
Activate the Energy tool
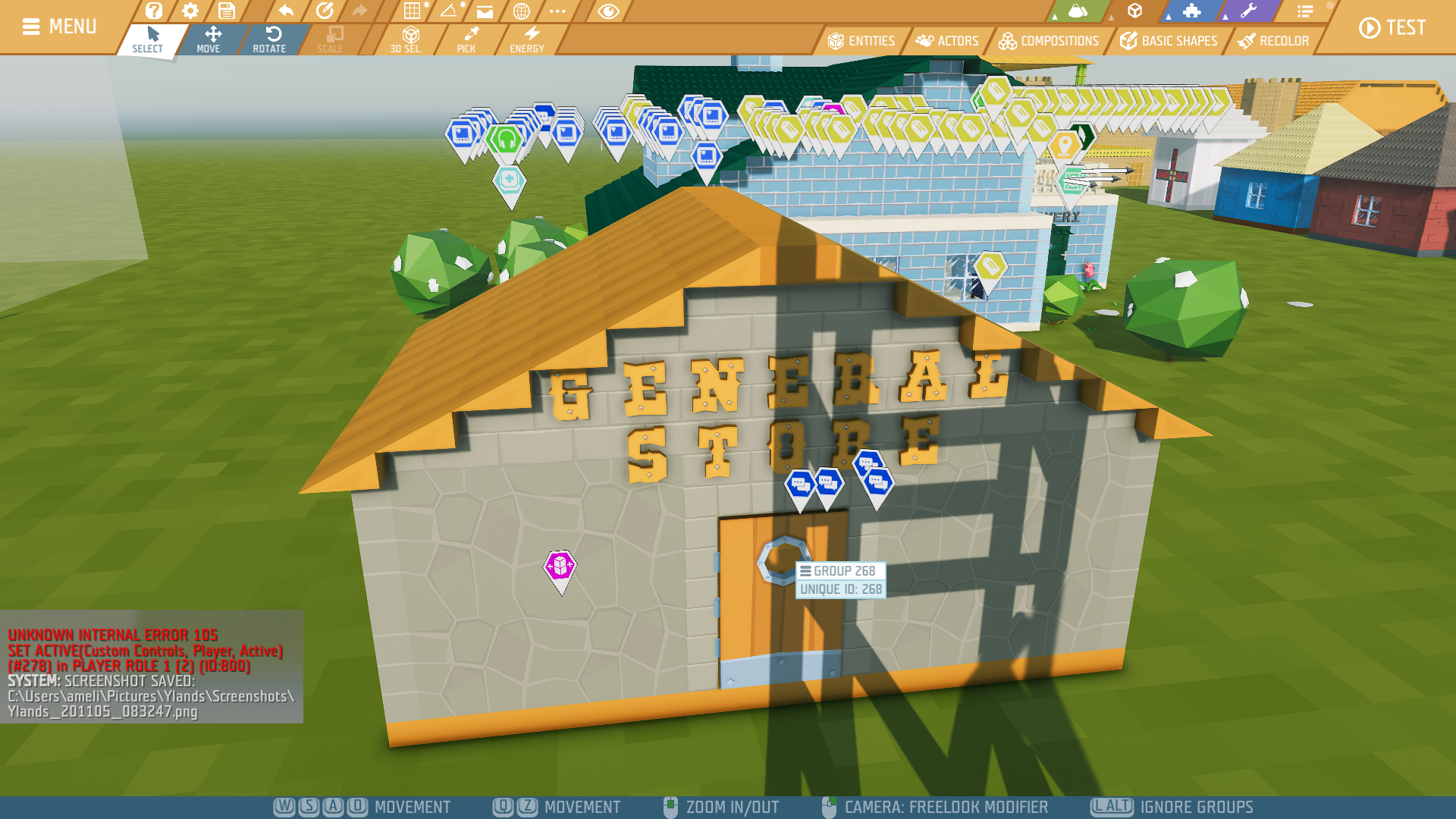point(527,39)
